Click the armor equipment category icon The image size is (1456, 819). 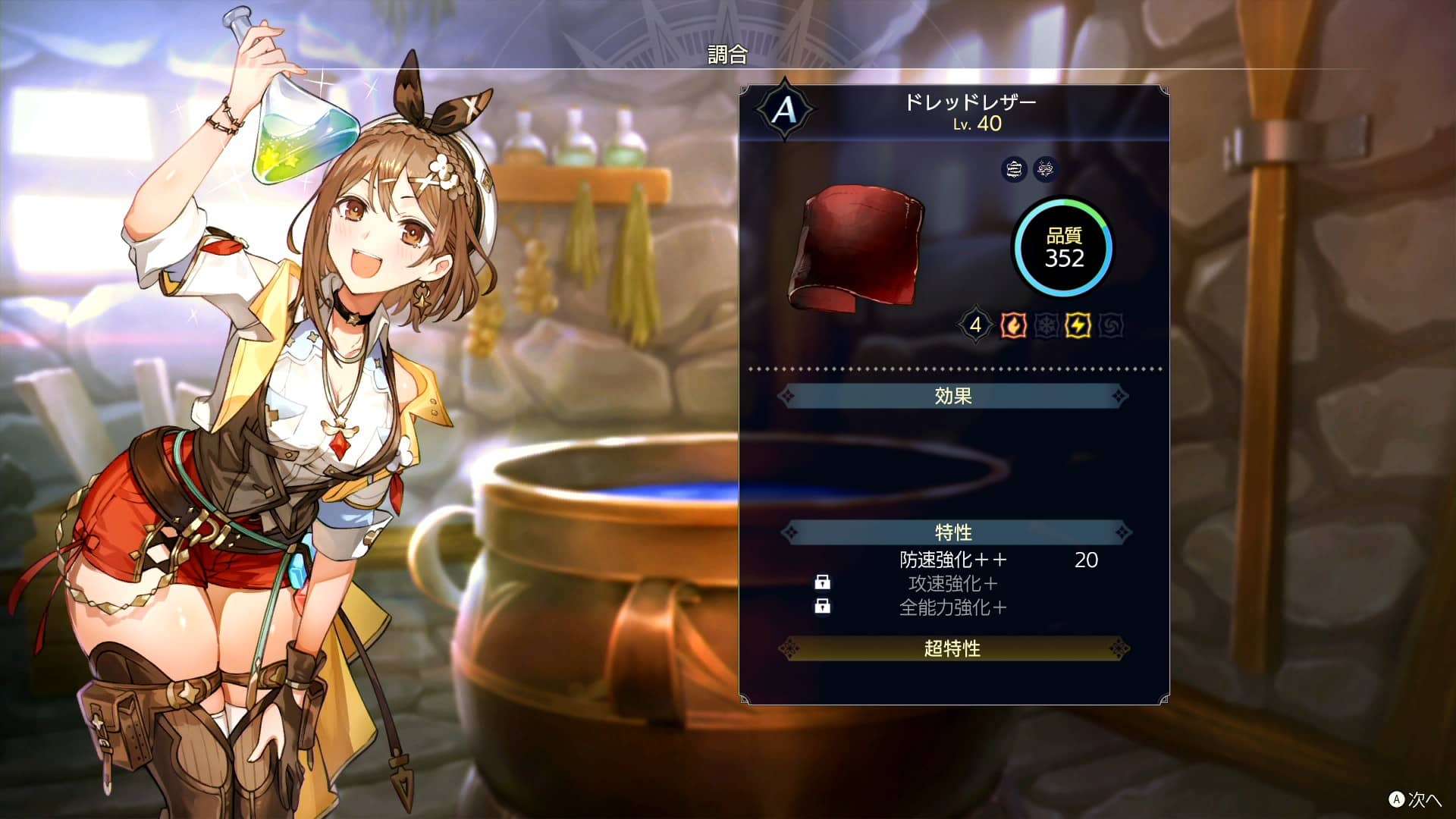(x=1014, y=170)
